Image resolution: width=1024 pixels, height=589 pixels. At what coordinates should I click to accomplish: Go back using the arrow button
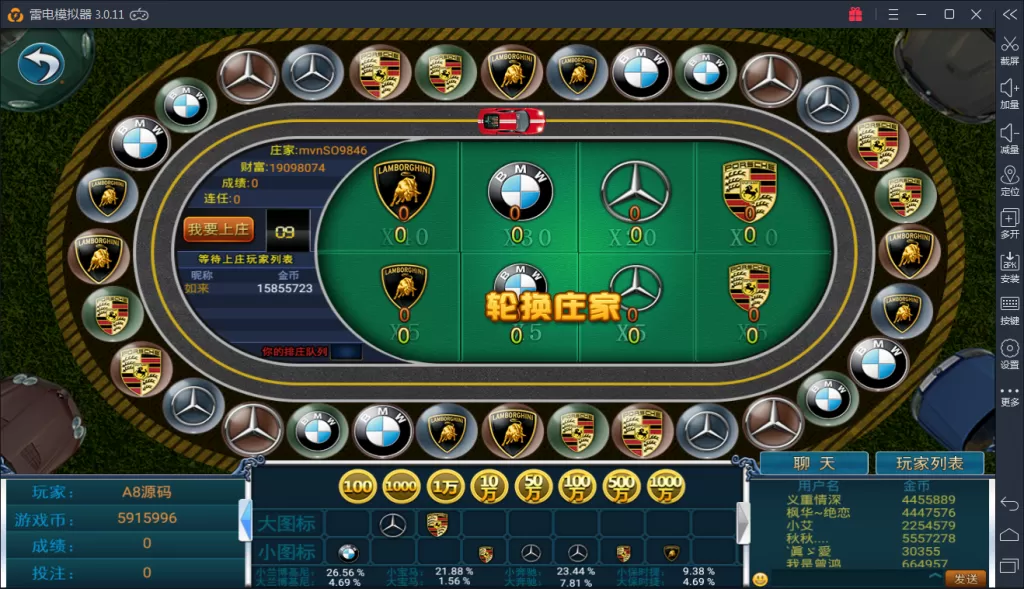click(41, 65)
